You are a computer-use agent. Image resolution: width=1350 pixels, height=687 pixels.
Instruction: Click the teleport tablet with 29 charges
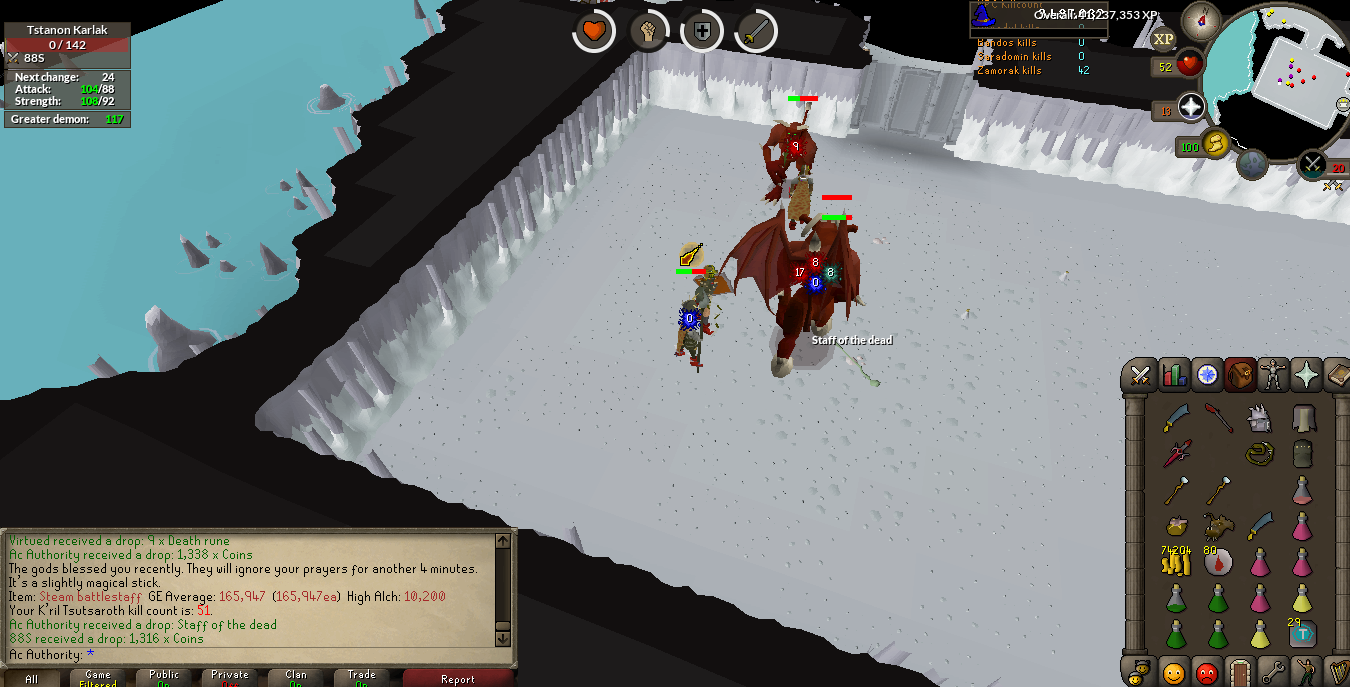1301,633
